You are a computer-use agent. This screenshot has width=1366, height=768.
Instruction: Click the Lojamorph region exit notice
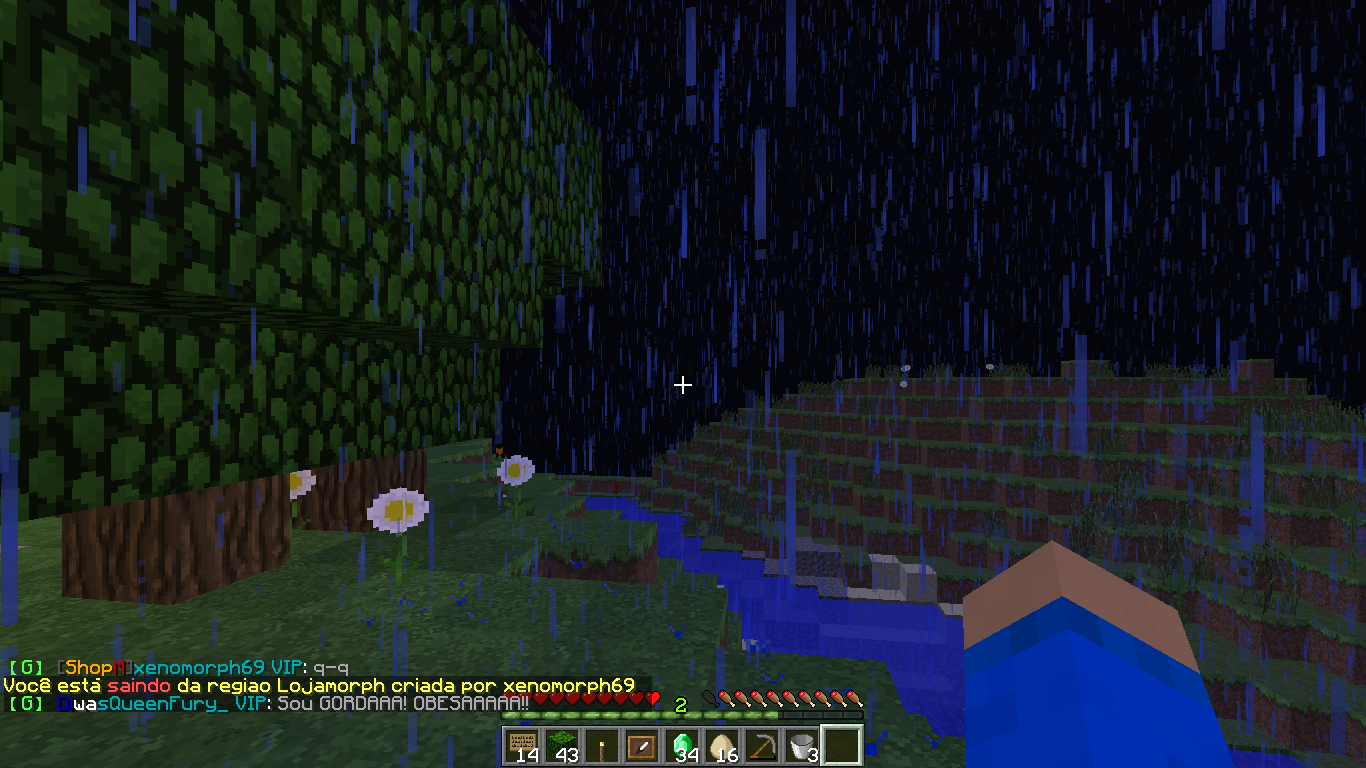[318, 686]
